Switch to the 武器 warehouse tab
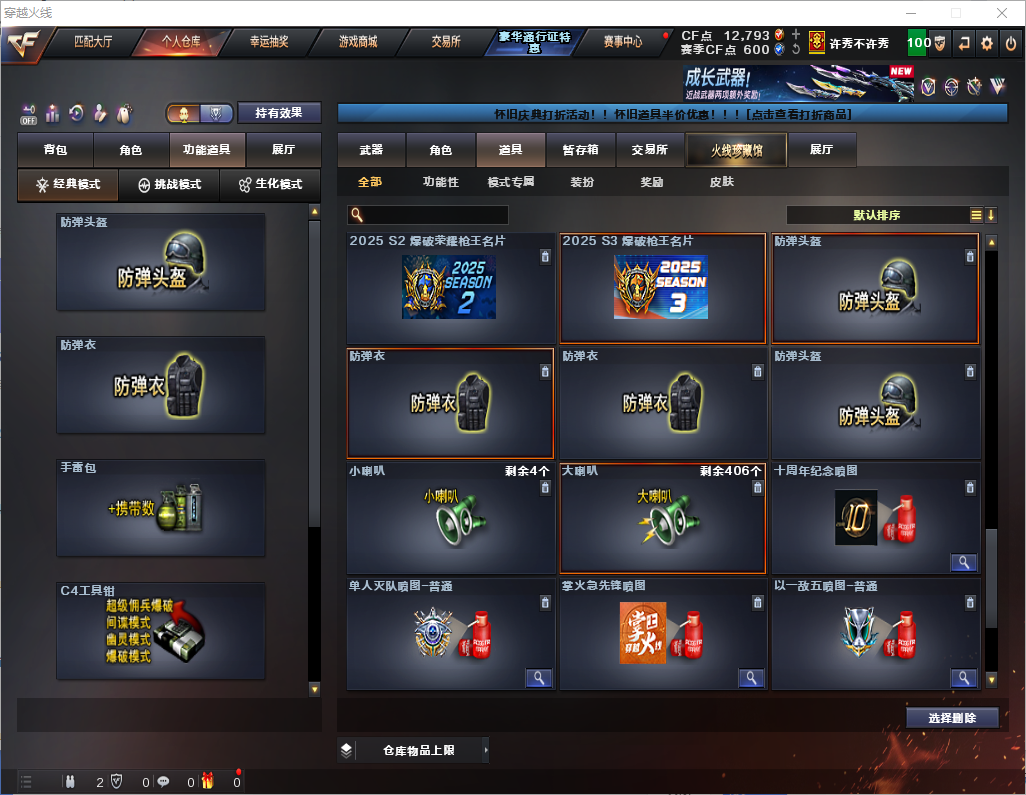The width and height of the screenshot is (1026, 795). 371,150
